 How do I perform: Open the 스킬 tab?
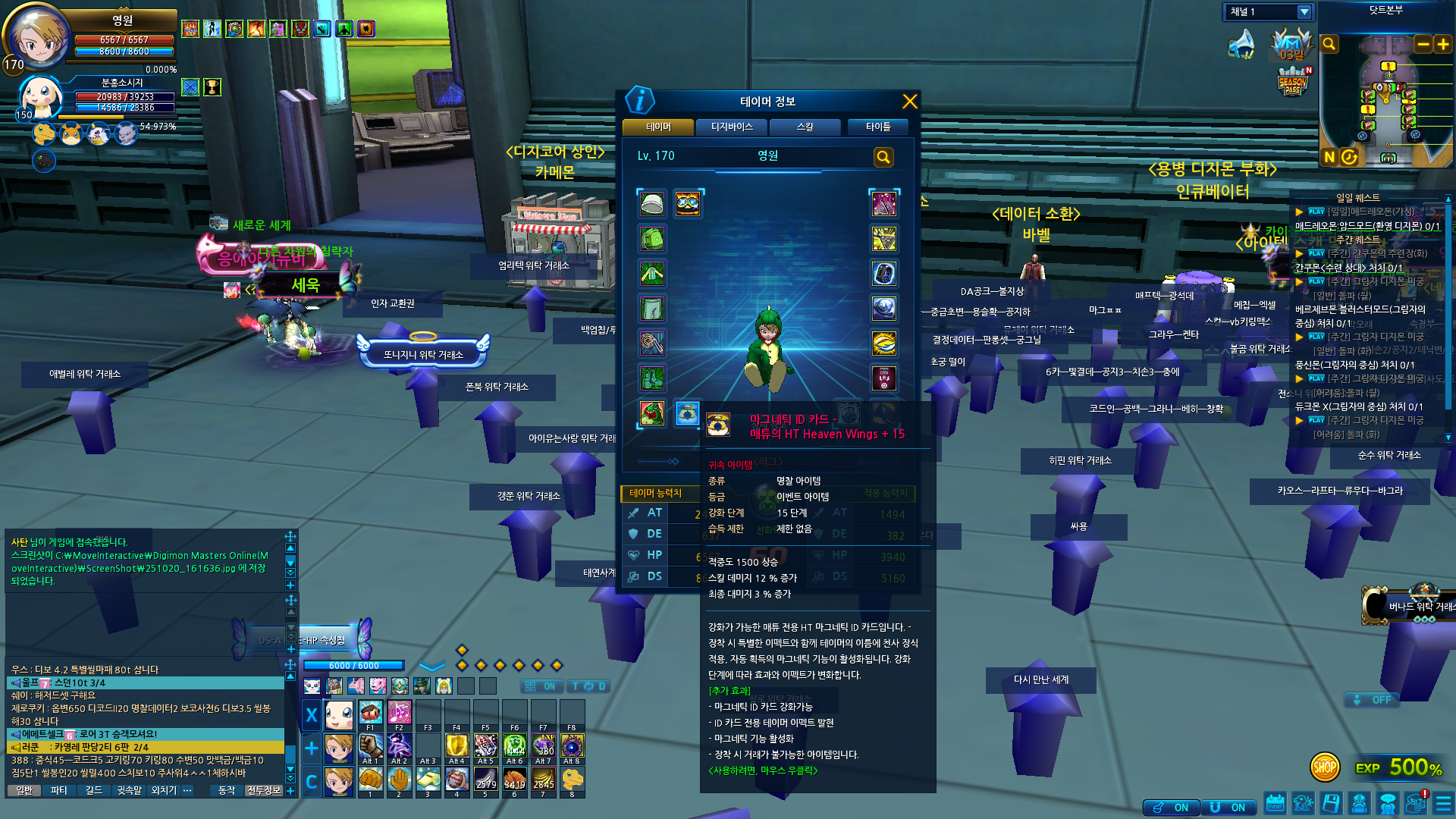pyautogui.click(x=805, y=127)
